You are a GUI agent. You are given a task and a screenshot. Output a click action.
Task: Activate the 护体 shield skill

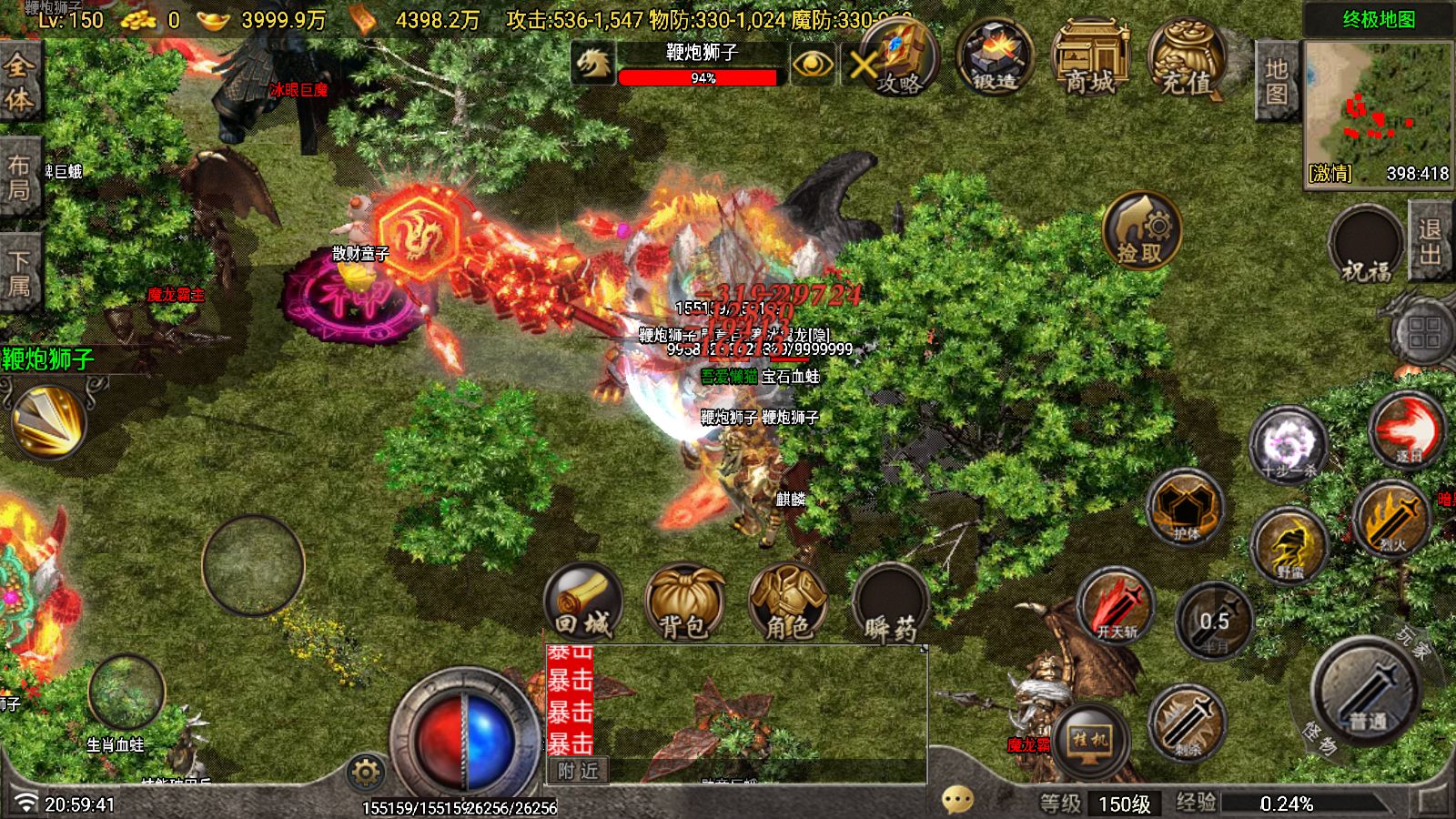[x=1186, y=509]
